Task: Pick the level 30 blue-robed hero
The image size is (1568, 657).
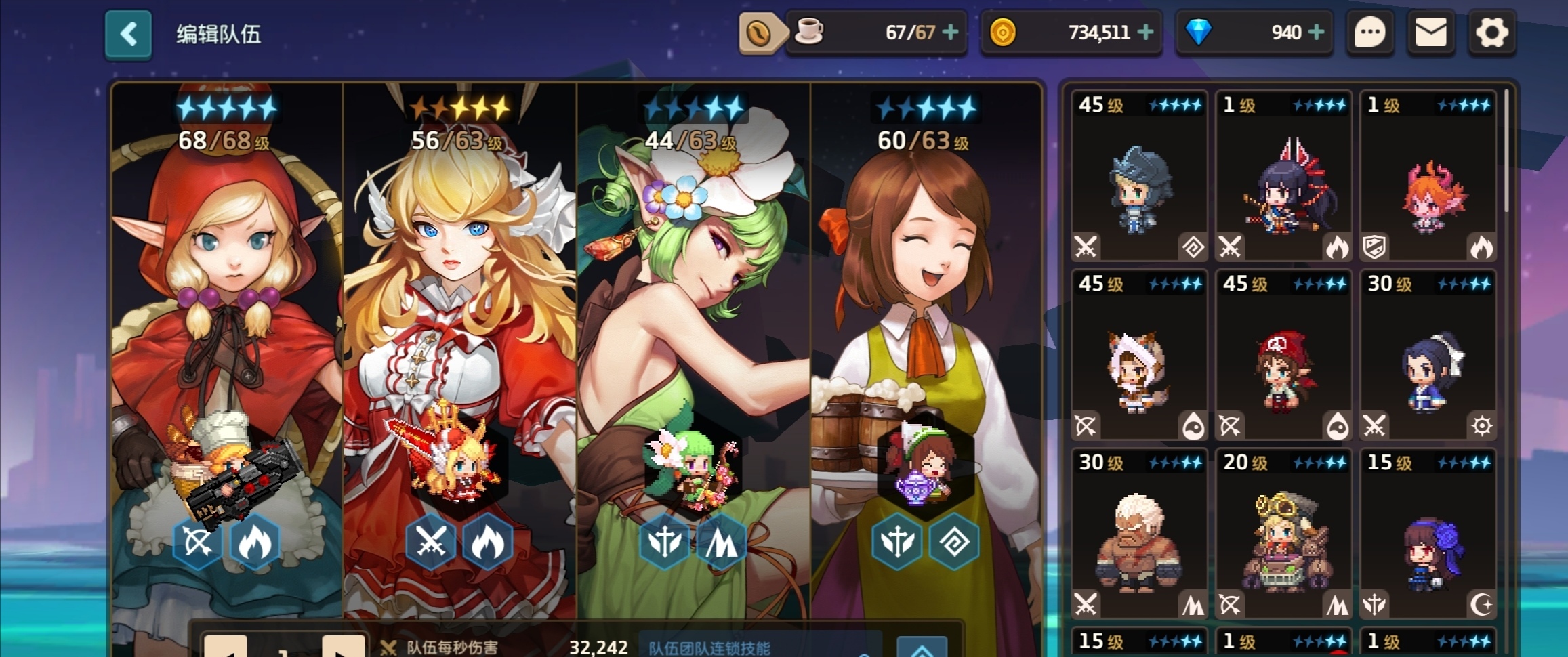Action: 1428,355
